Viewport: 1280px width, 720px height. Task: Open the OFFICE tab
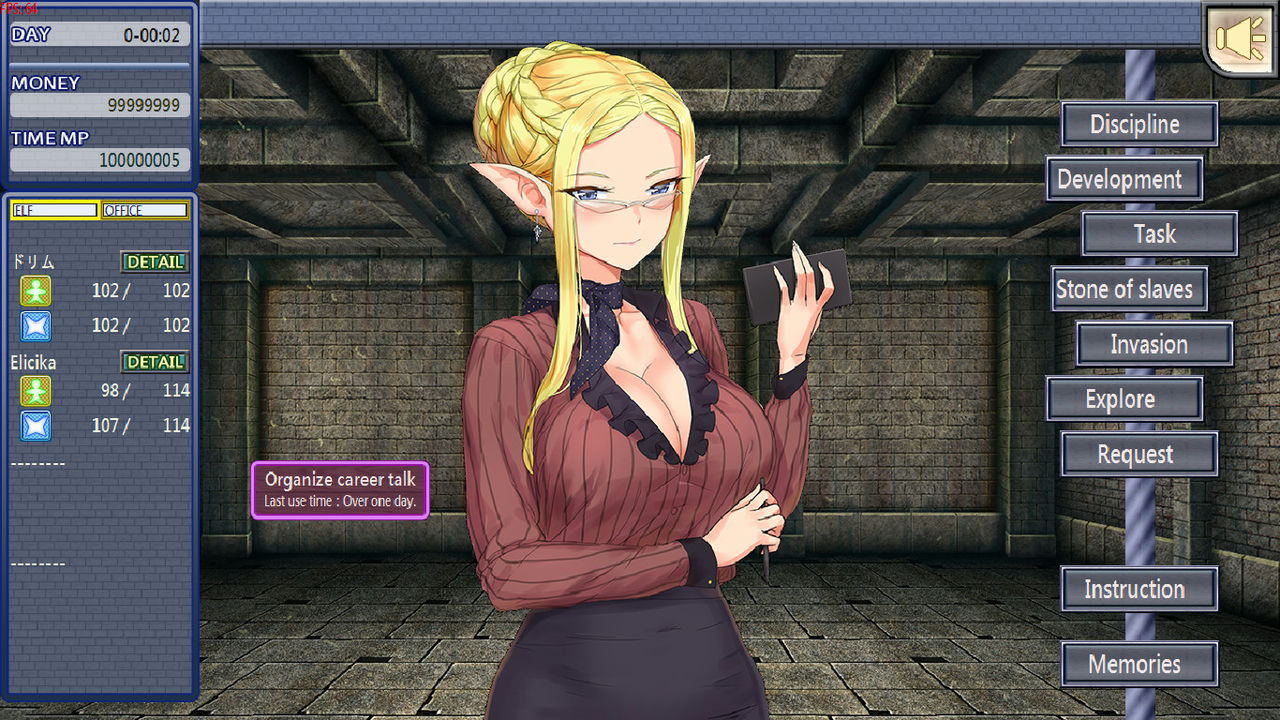145,210
